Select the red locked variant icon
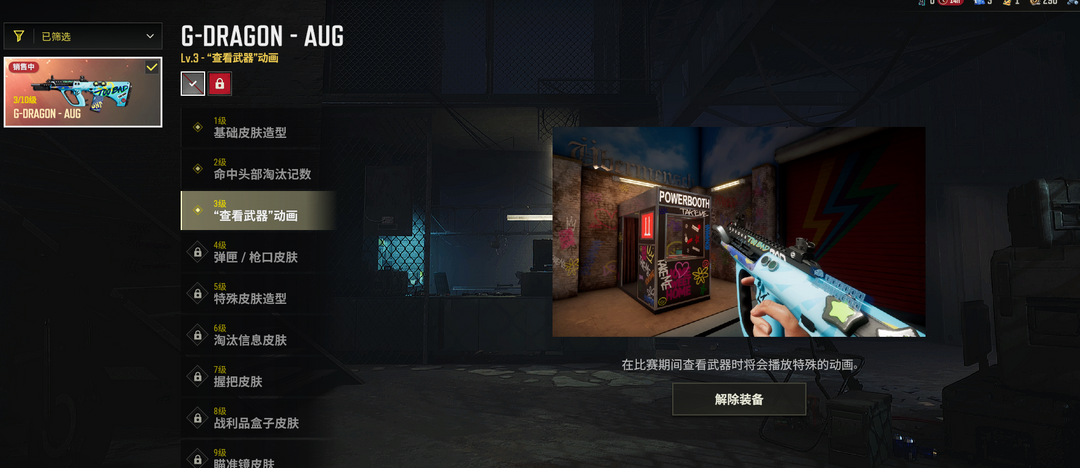This screenshot has height=468, width=1080. pyautogui.click(x=219, y=84)
